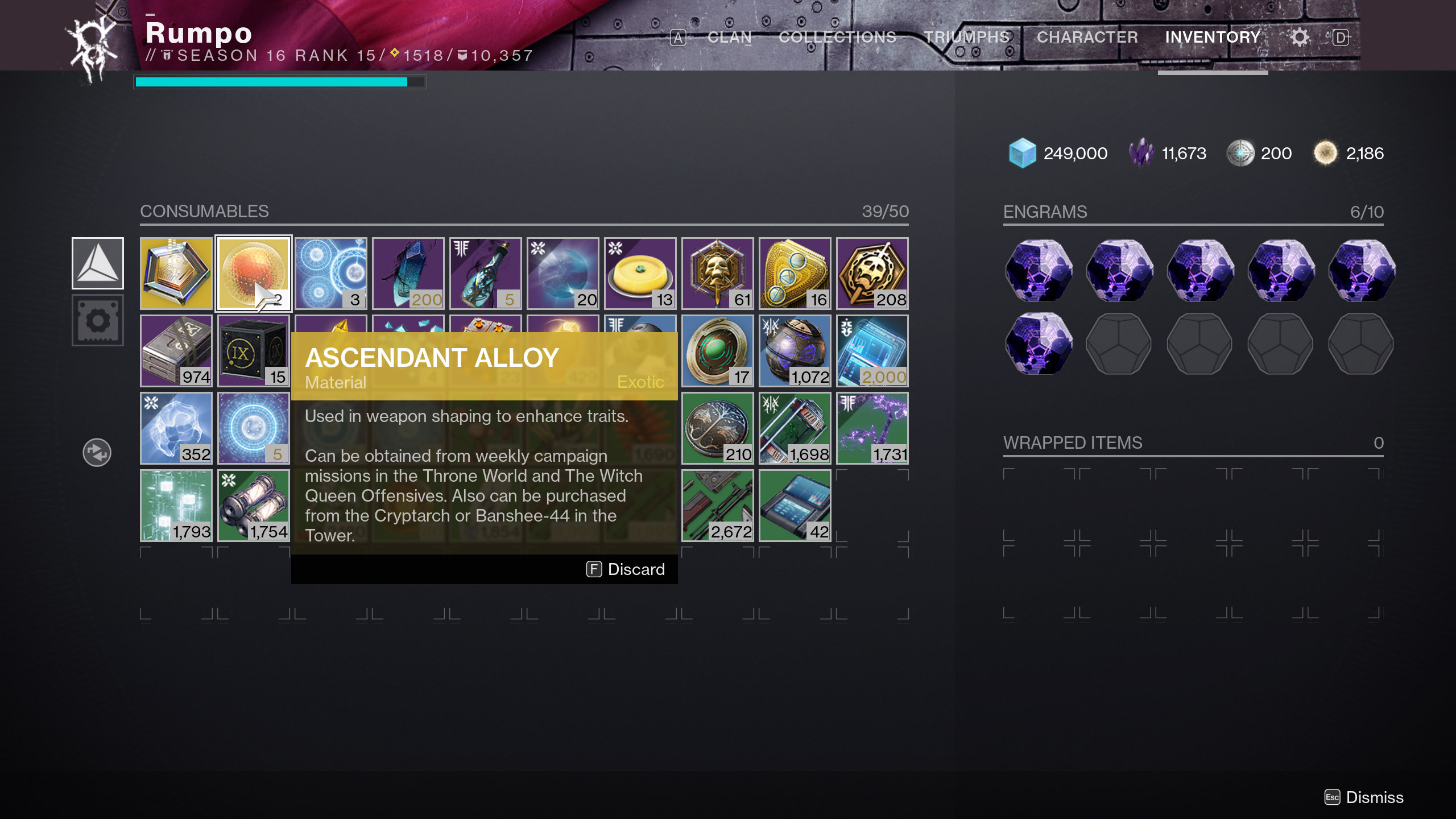1456x819 pixels.
Task: Select the glowing green cubes stack of 1,793
Action: coord(176,506)
